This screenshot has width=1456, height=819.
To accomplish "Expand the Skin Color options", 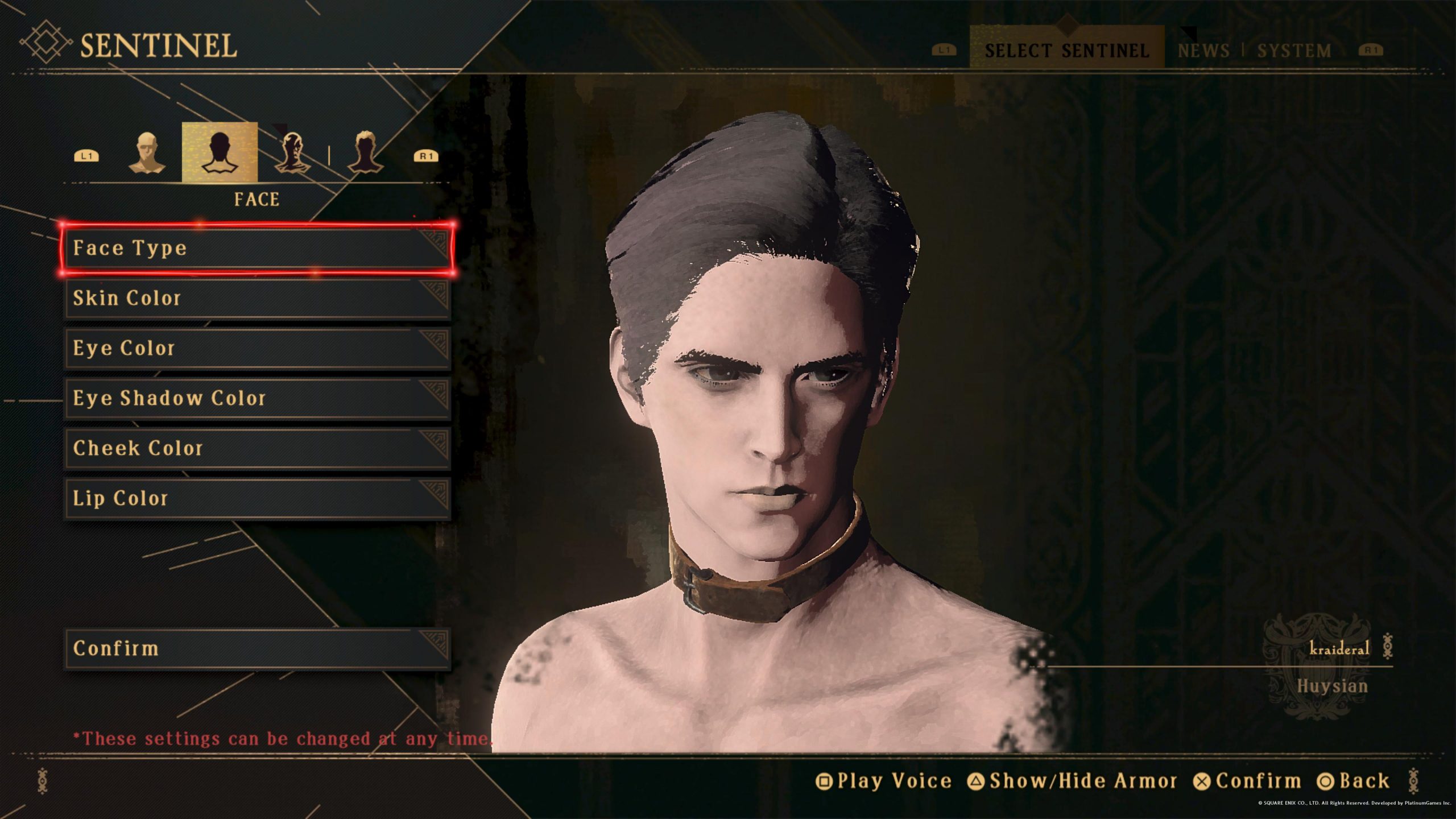I will (256, 298).
